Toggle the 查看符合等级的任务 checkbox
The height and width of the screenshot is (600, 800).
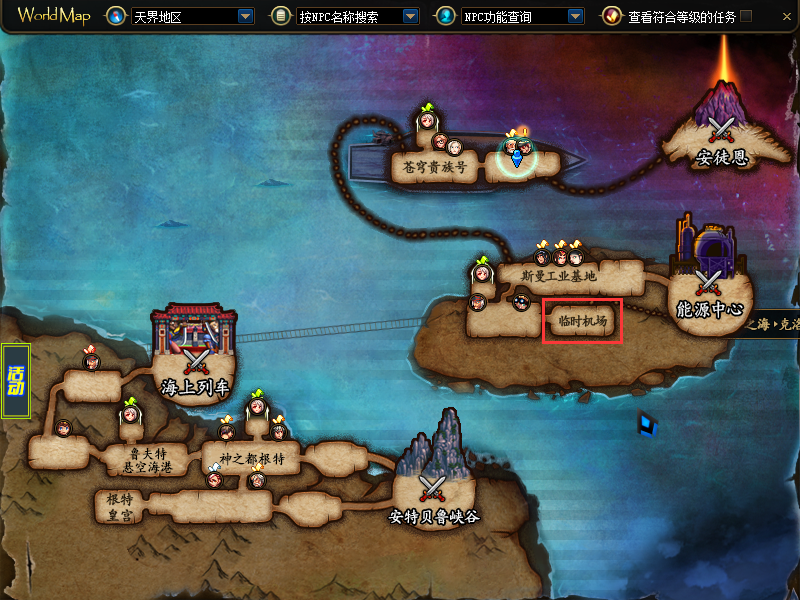(745, 17)
